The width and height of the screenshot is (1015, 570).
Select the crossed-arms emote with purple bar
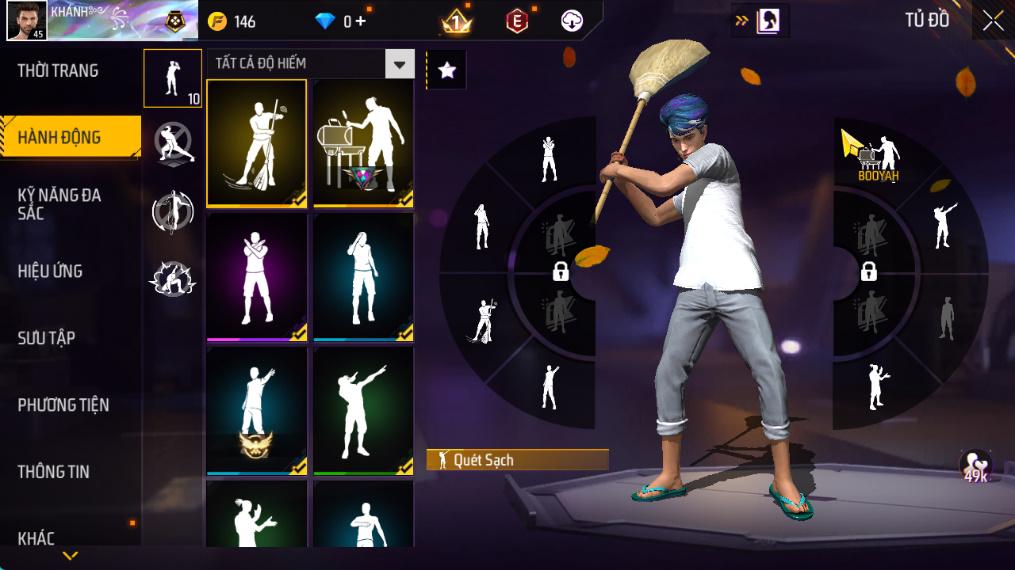click(x=256, y=277)
